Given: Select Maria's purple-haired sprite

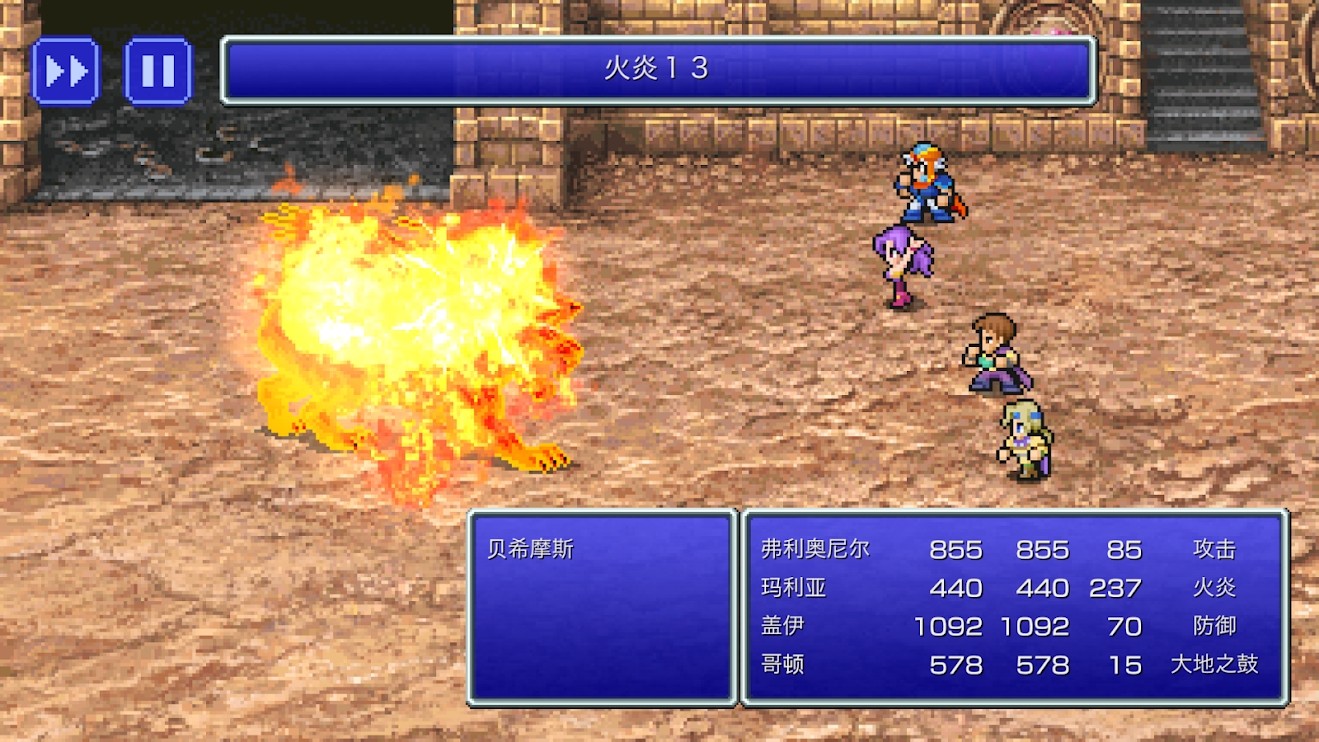Looking at the screenshot, I should 903,265.
